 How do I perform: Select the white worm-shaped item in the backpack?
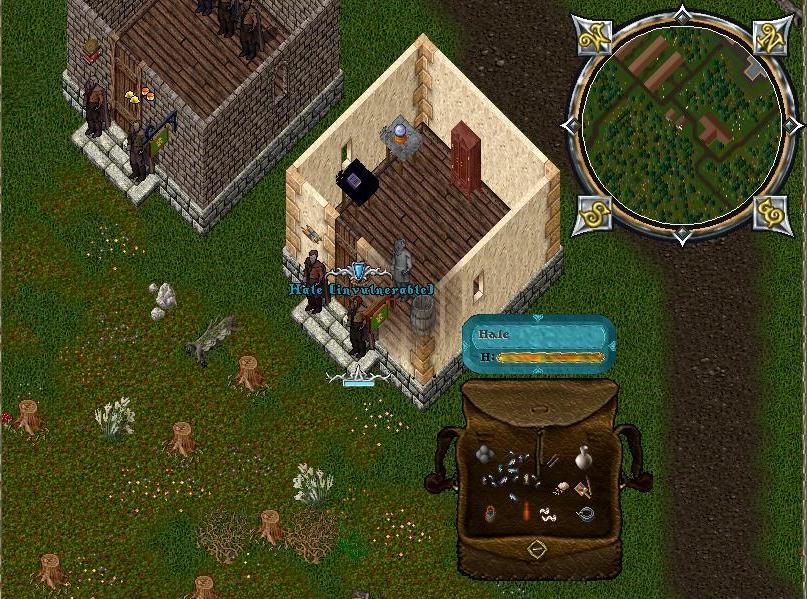tap(548, 515)
